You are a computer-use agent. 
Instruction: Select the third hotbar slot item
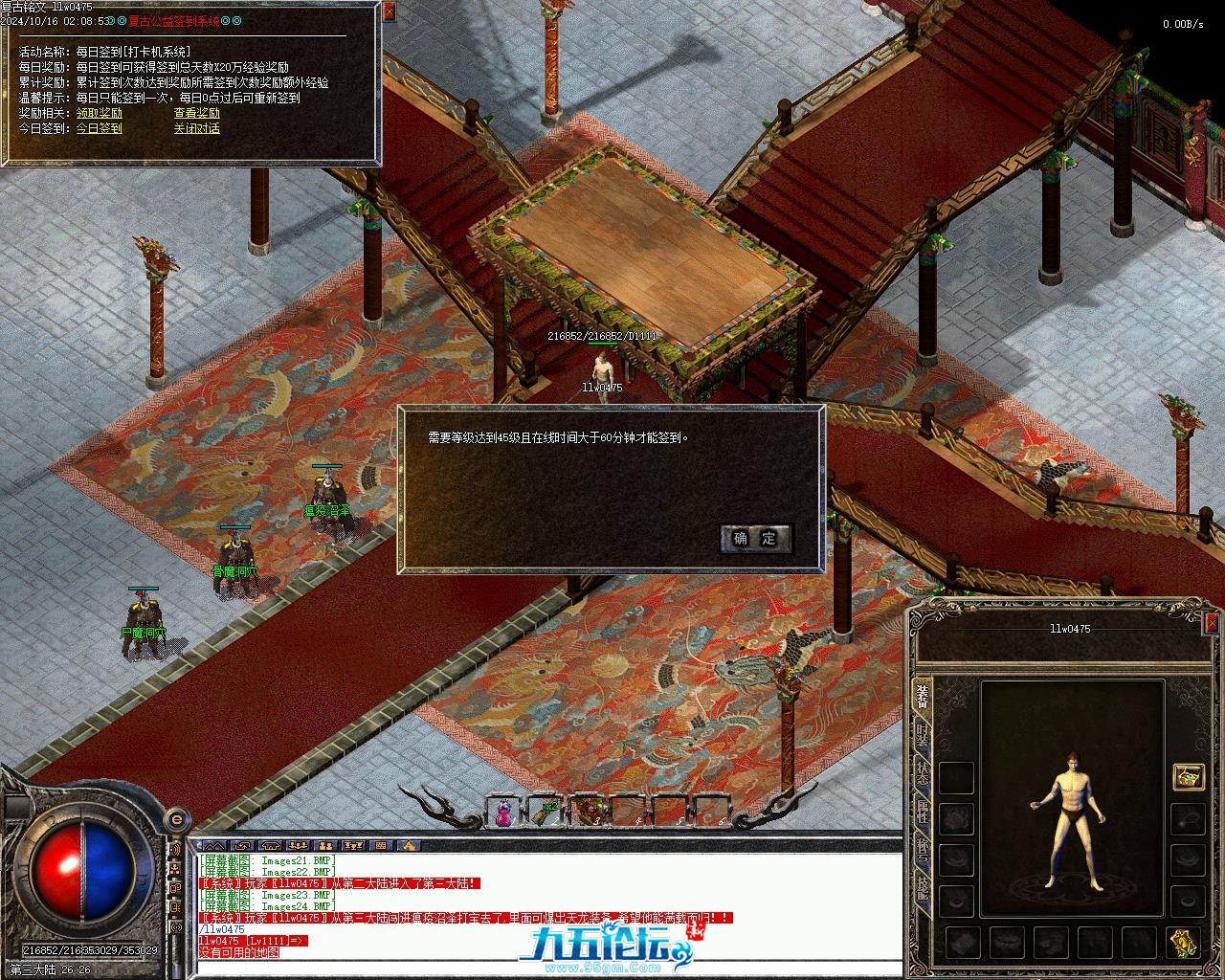(589, 813)
